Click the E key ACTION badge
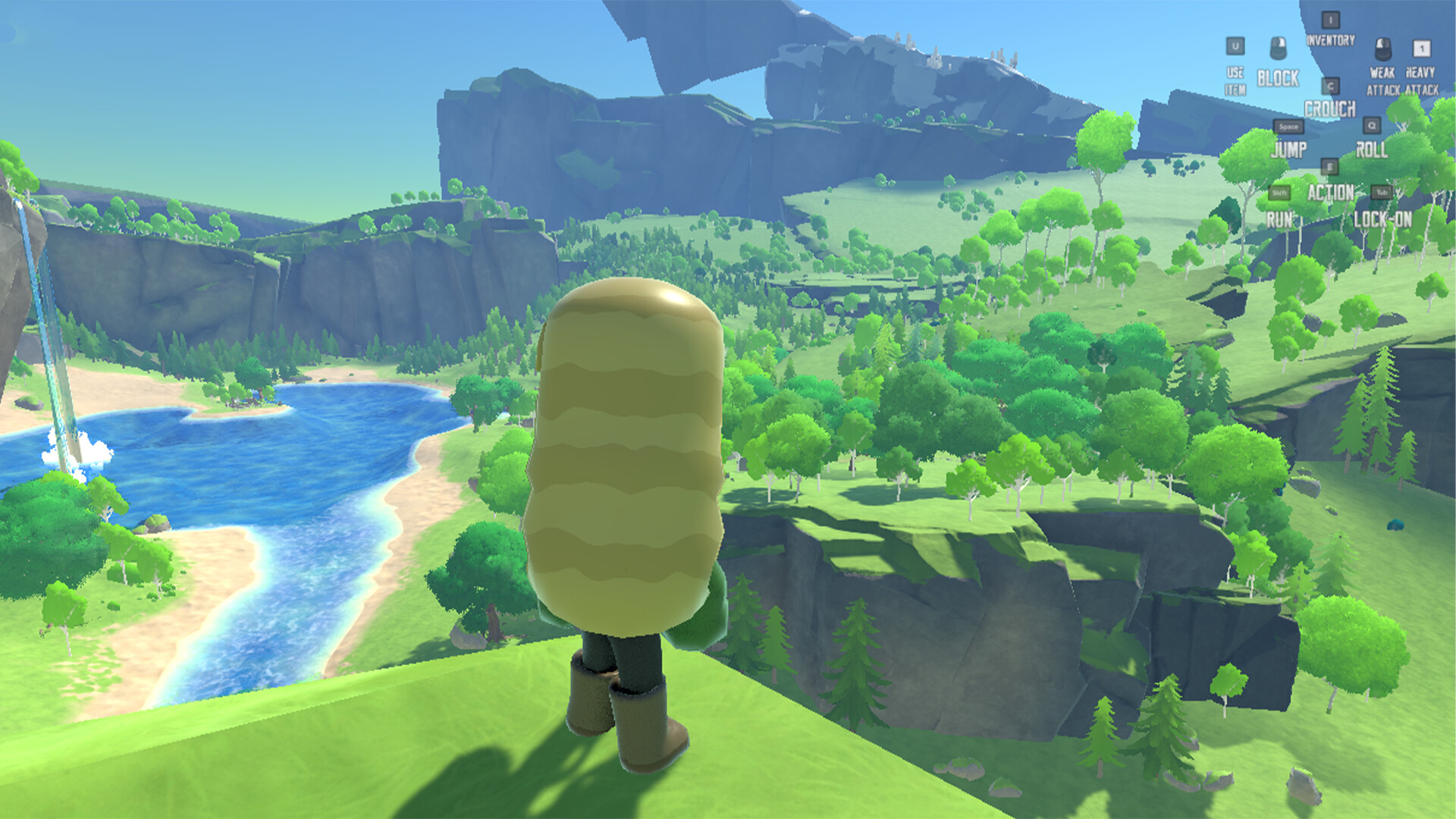 1330,166
